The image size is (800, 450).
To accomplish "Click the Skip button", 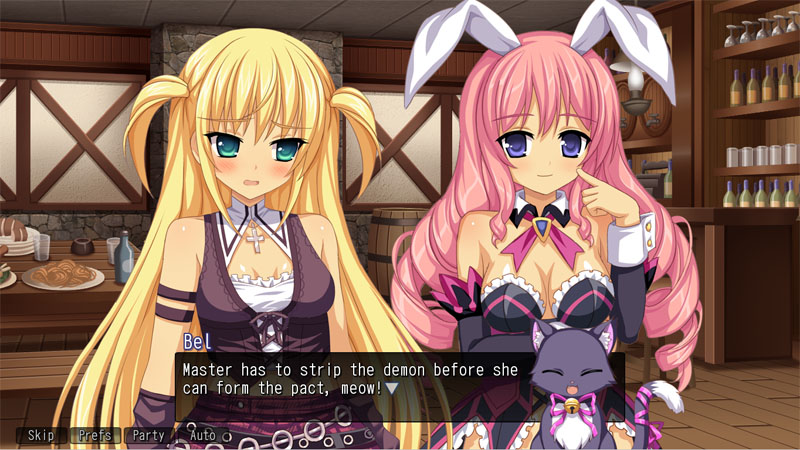I will point(41,436).
